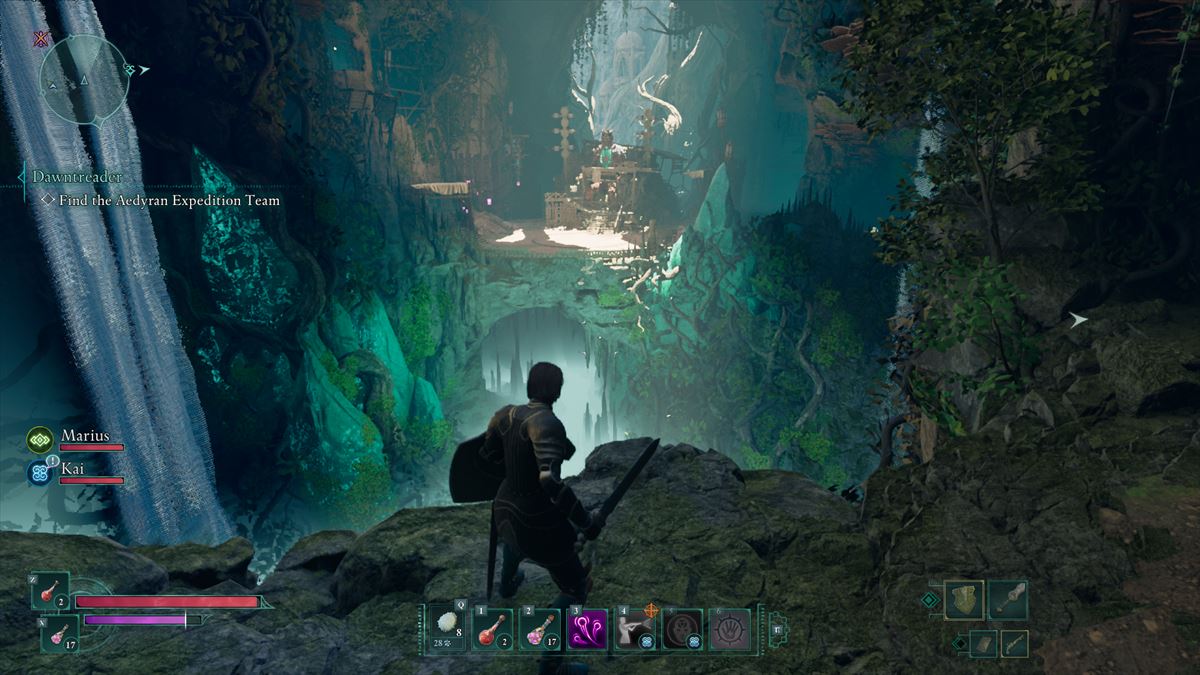This screenshot has height=675, width=1200.
Task: Switch to the grimoire book slot
Action: (x=983, y=643)
